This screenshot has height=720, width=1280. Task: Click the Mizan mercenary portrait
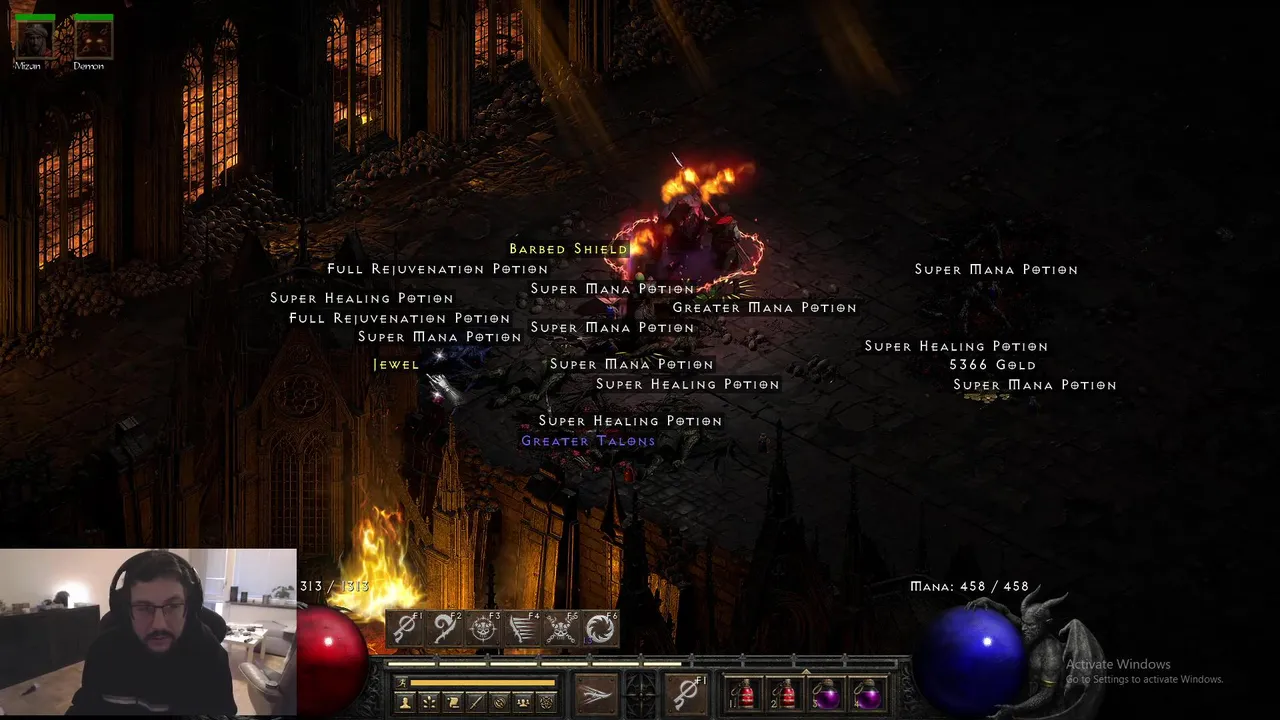pos(34,39)
